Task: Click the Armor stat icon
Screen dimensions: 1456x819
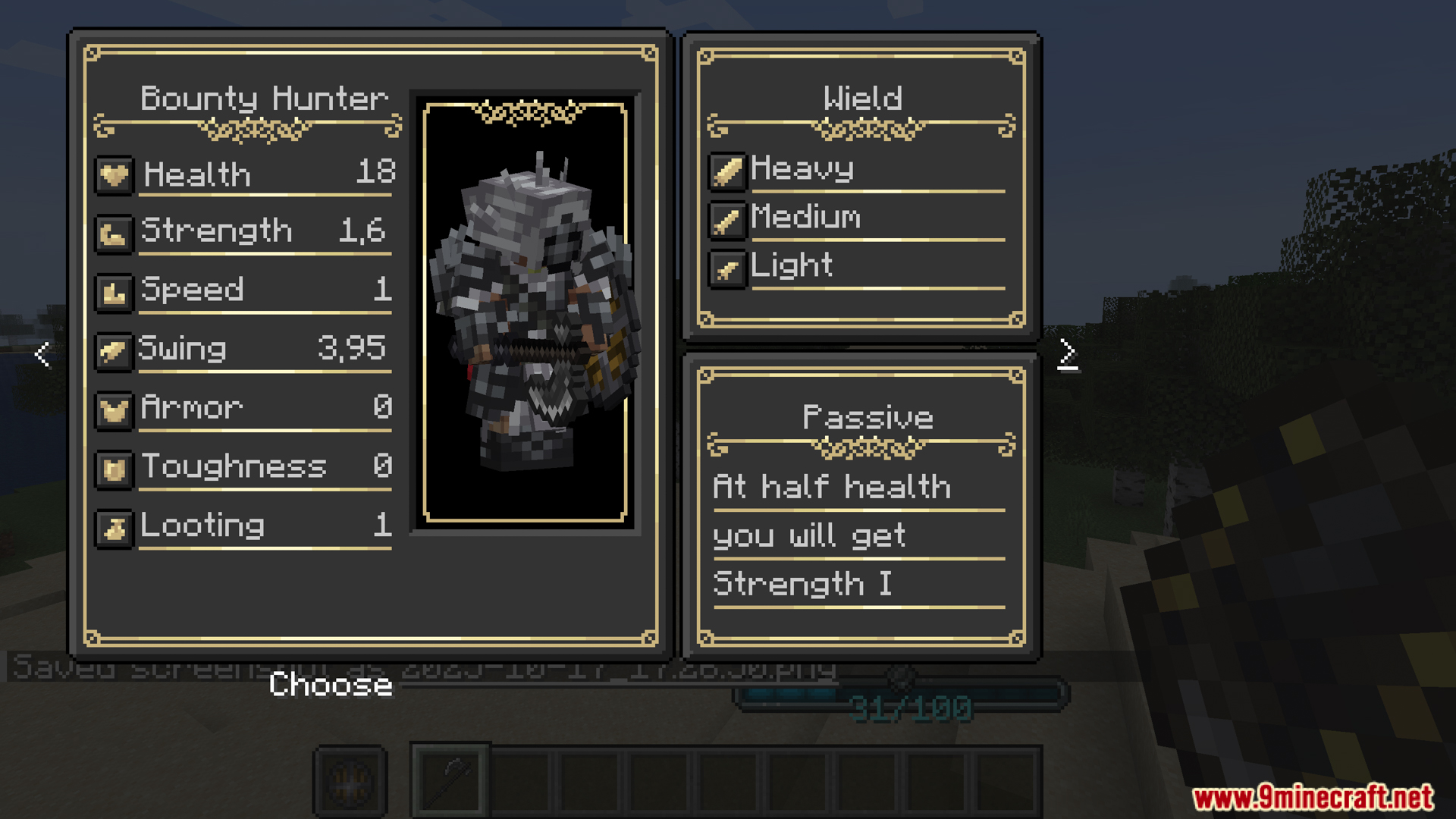Action: (114, 409)
